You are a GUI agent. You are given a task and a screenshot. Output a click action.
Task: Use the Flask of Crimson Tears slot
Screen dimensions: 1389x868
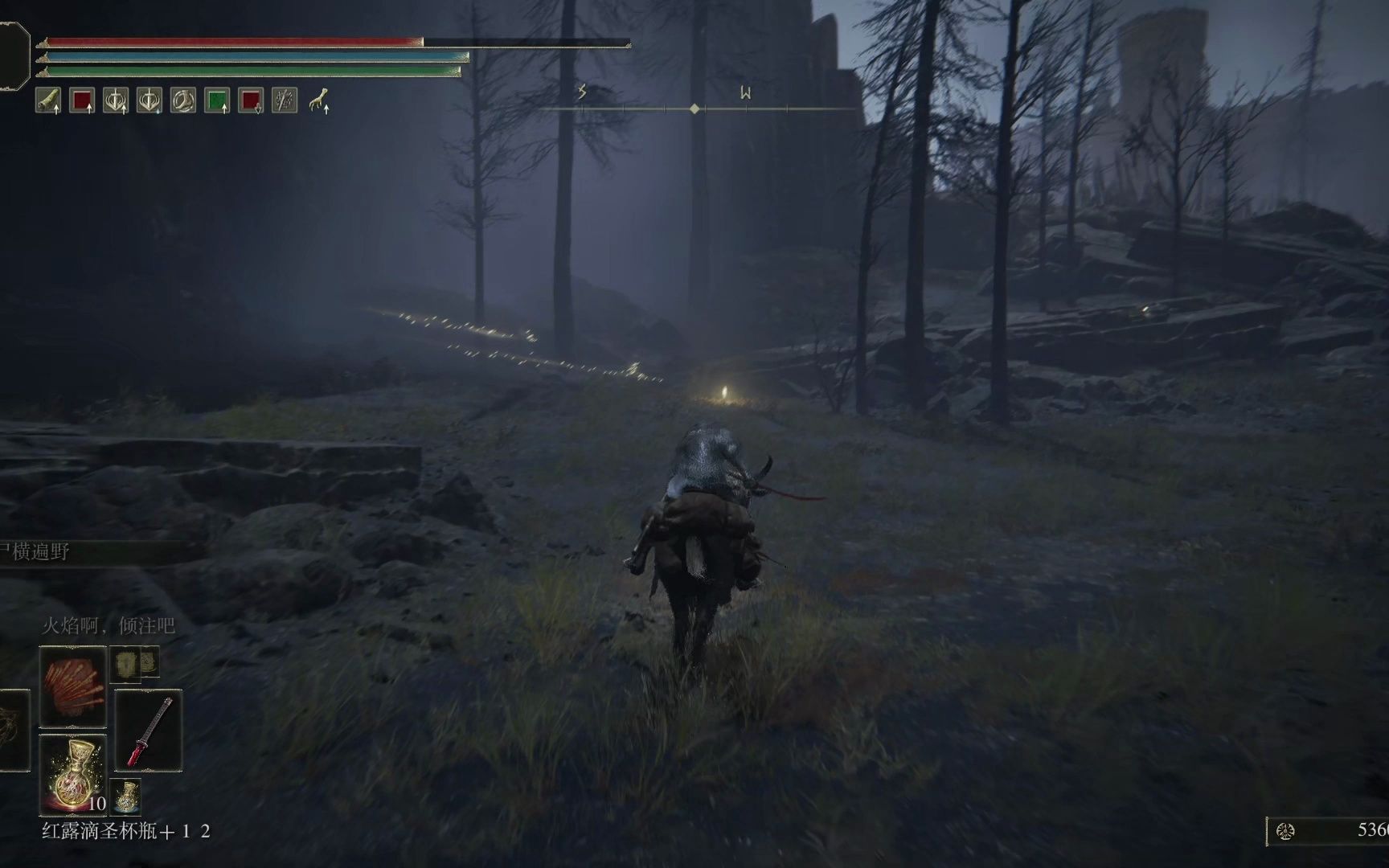tap(72, 775)
